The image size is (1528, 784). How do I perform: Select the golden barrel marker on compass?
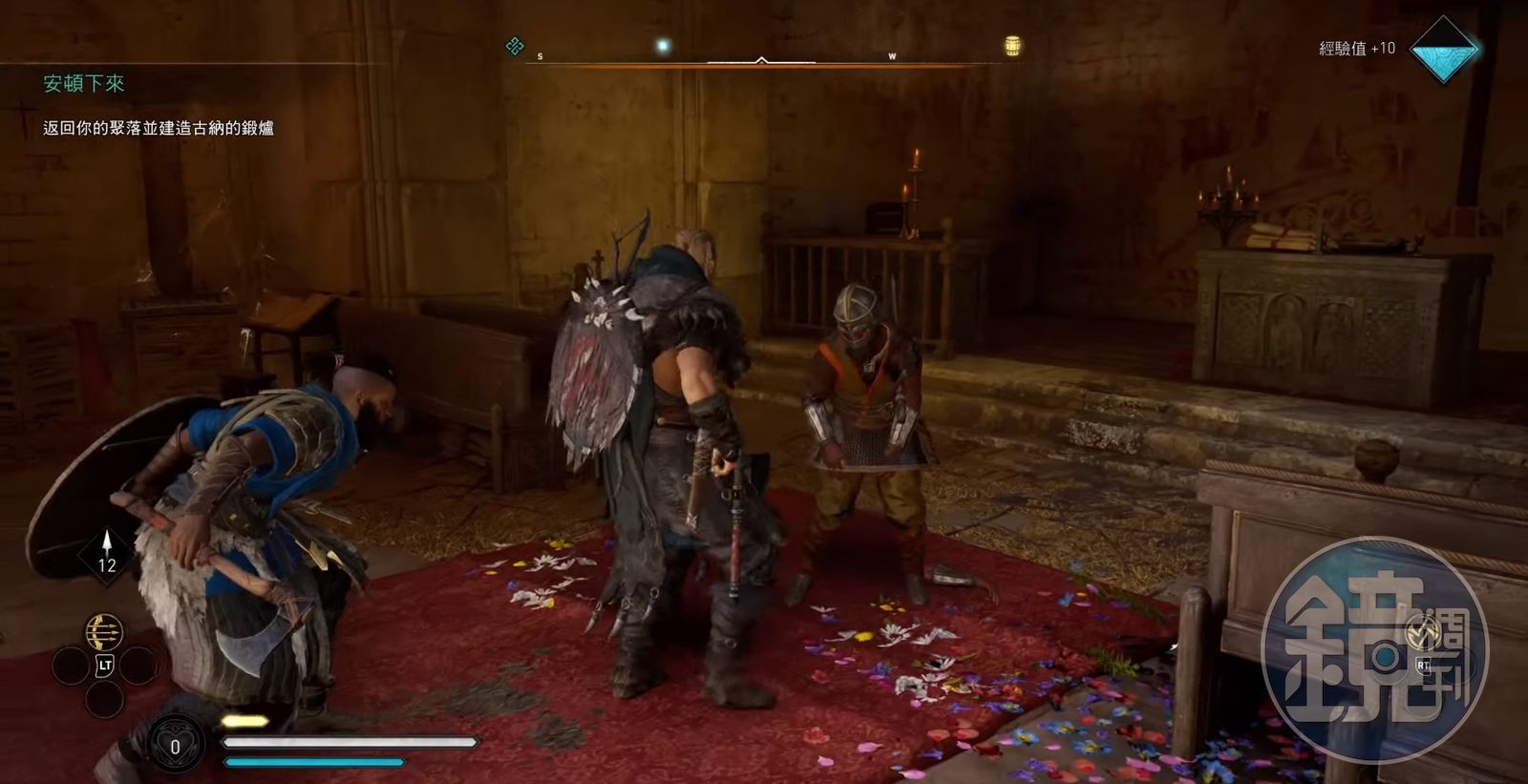[1013, 46]
